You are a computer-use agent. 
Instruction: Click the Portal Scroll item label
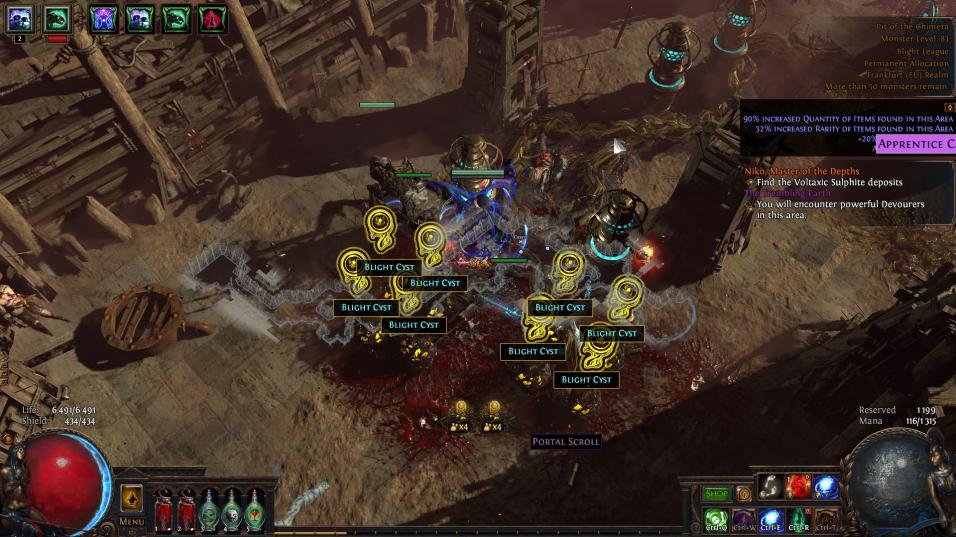coord(566,442)
